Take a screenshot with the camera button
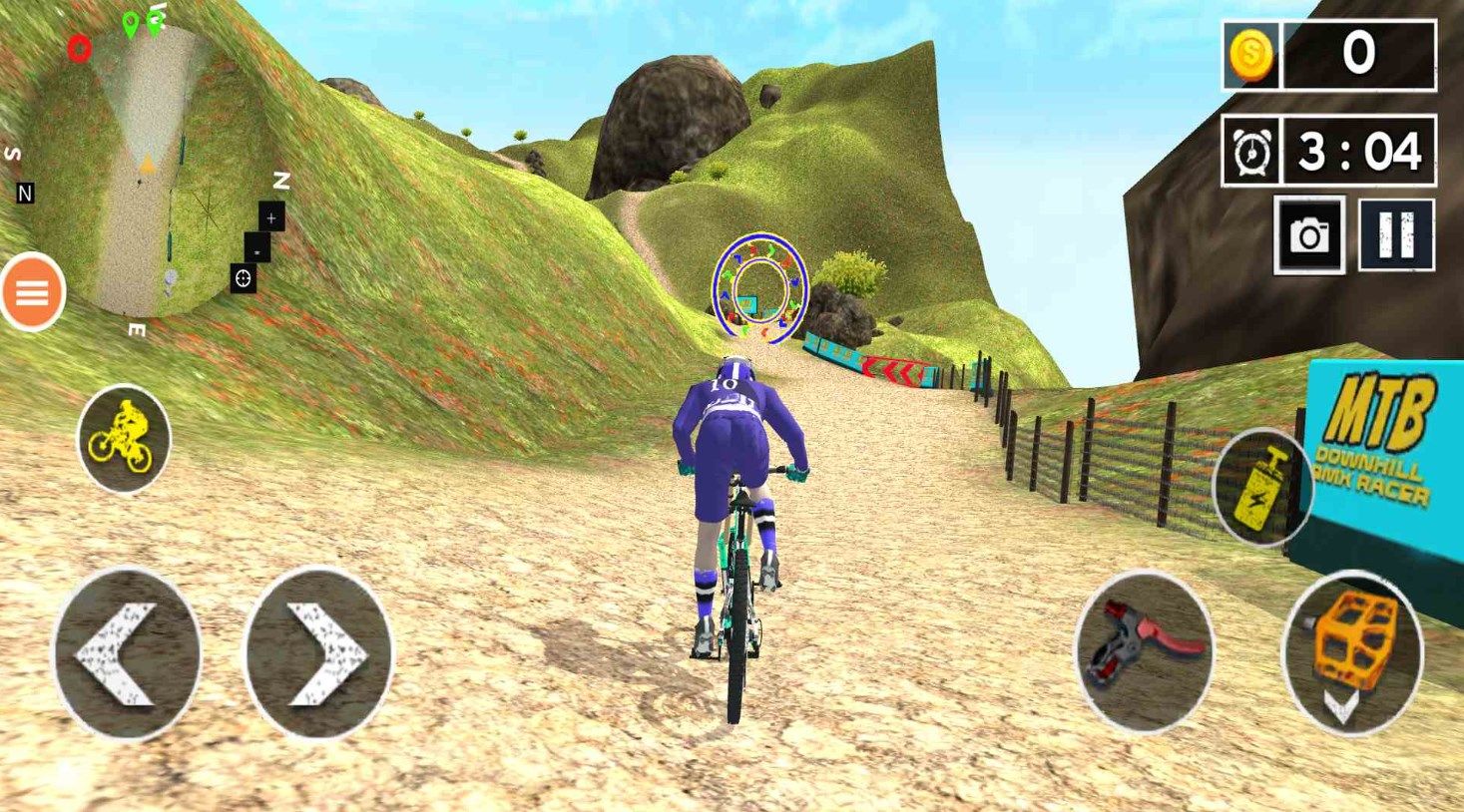The image size is (1464, 812). tap(1308, 235)
